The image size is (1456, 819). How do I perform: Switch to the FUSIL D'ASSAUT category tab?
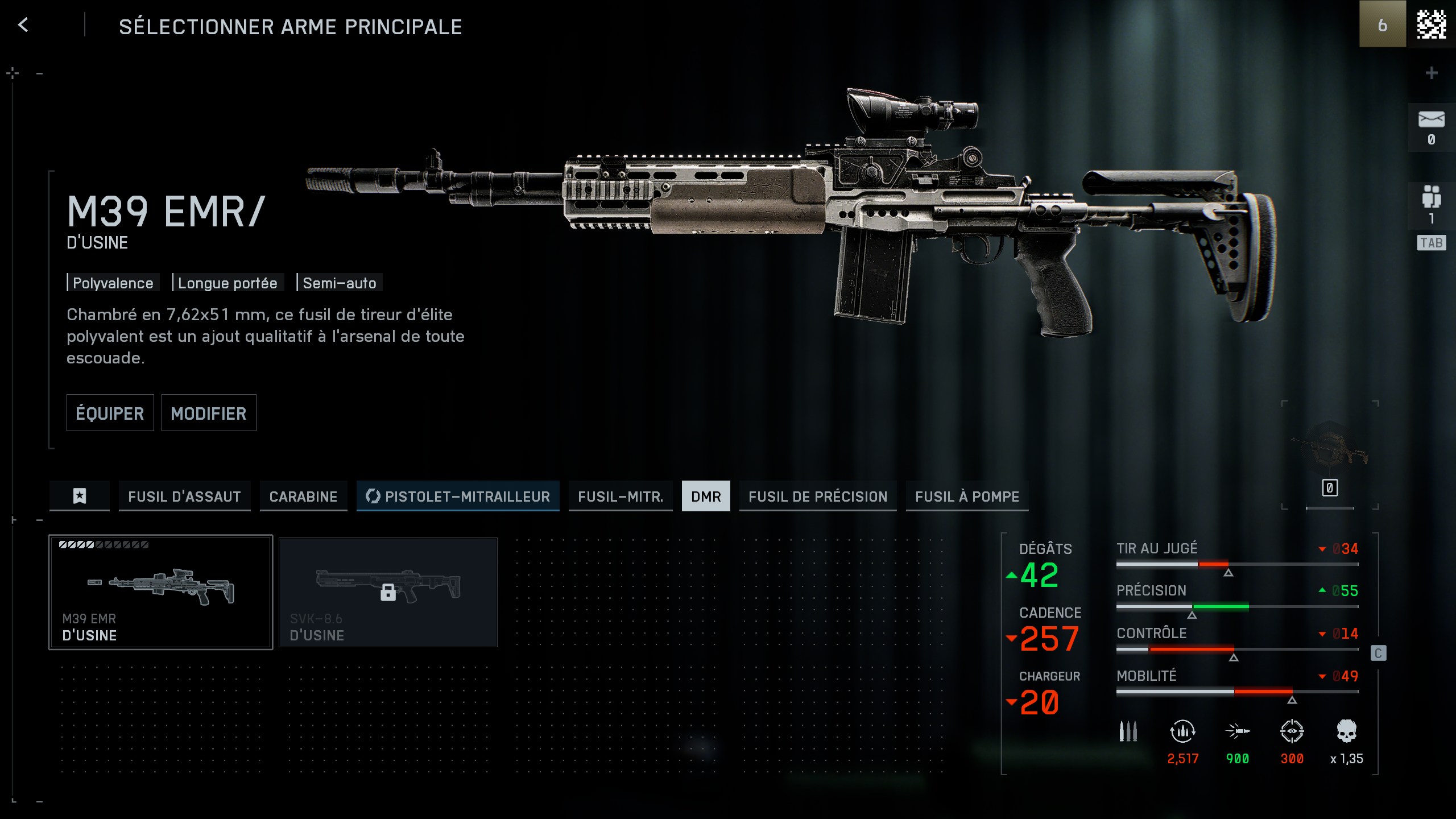(x=184, y=496)
